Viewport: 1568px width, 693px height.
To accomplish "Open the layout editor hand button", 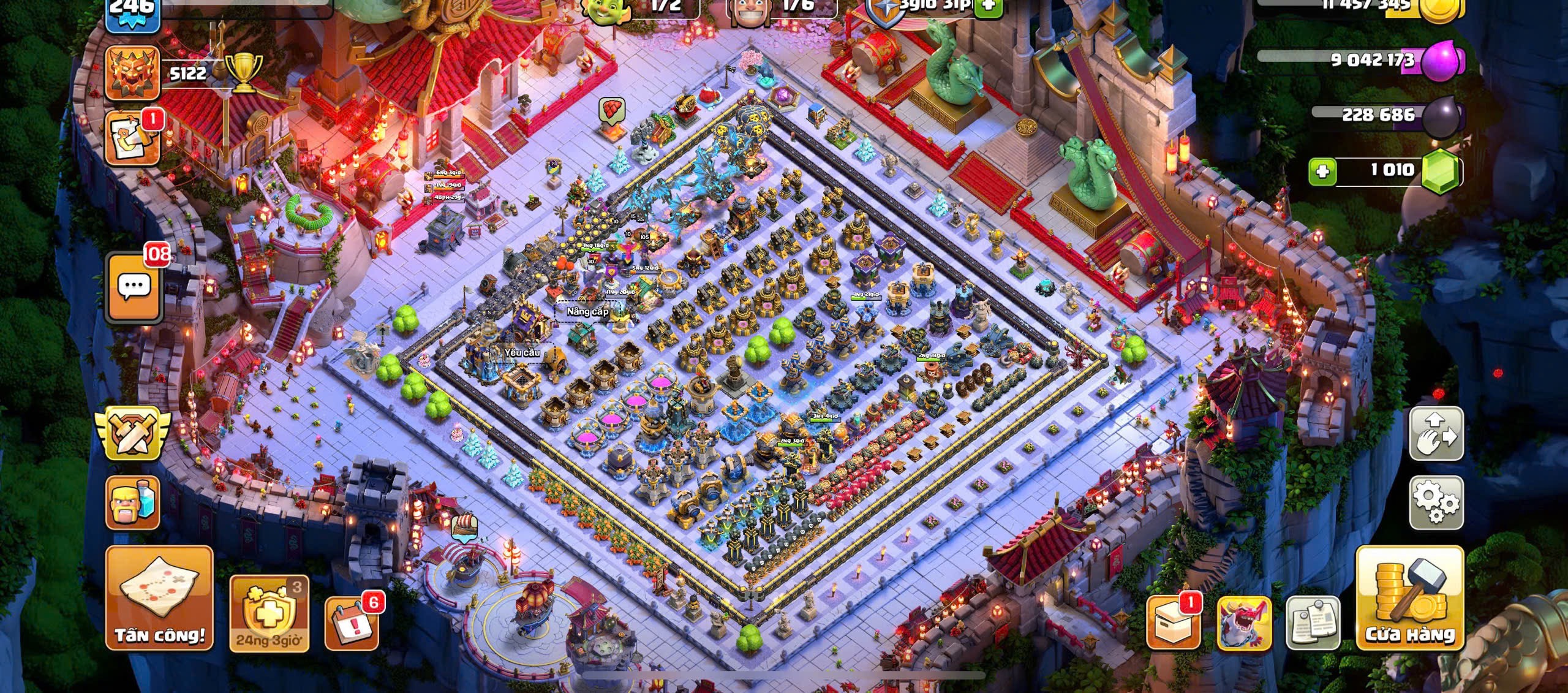I will [x=1436, y=433].
